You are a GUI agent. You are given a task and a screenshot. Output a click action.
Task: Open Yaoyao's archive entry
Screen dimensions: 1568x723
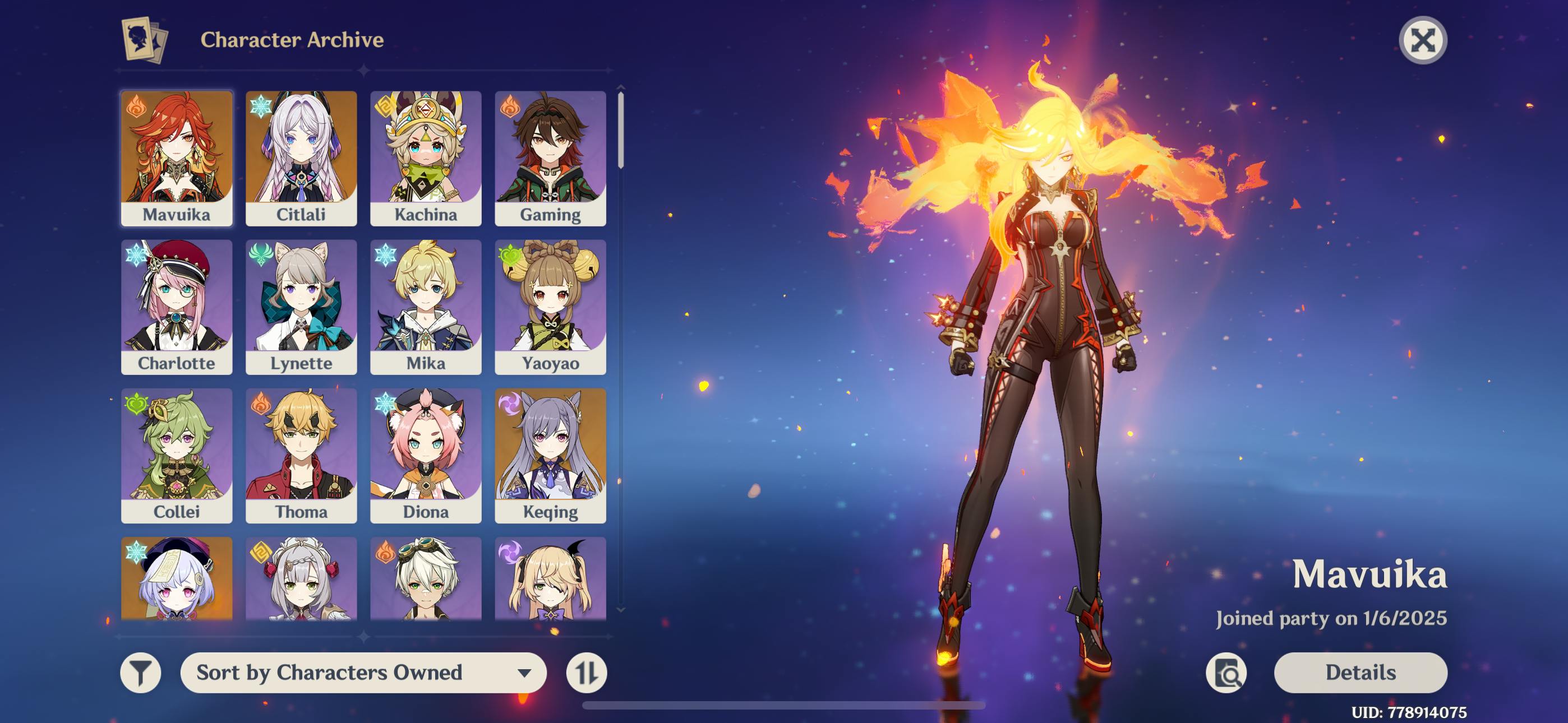pos(550,307)
